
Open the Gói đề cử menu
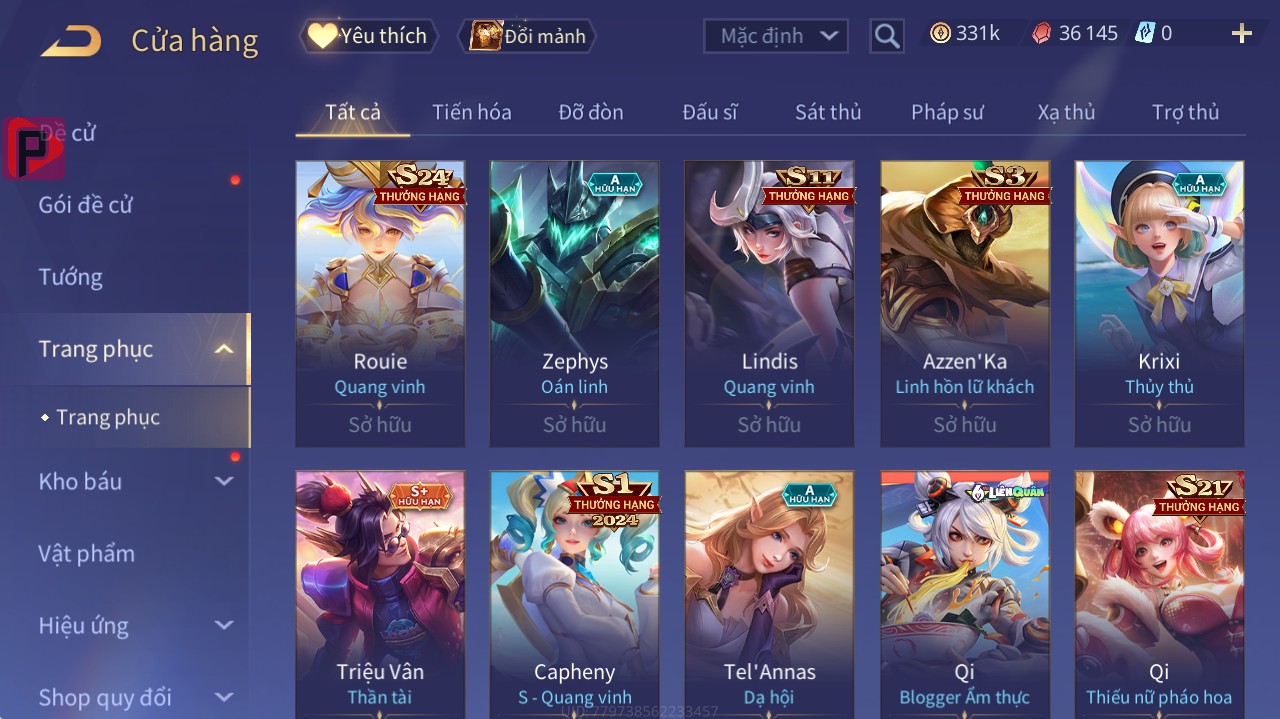[86, 205]
